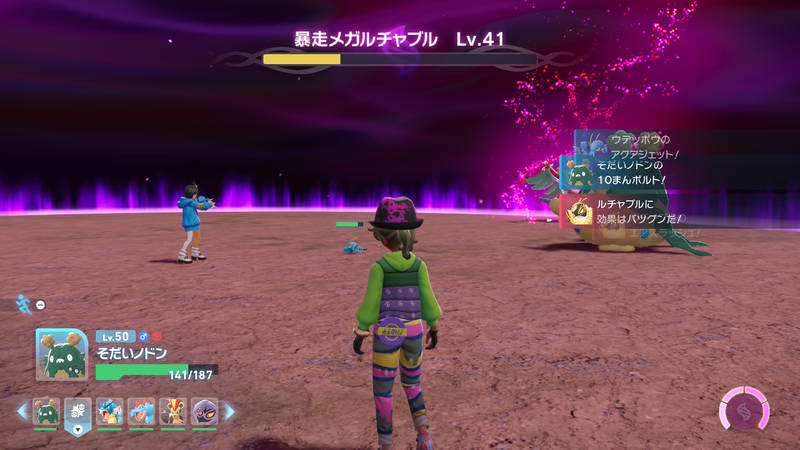Cycle party bar with the right arrow
The height and width of the screenshot is (450, 800).
coord(229,410)
